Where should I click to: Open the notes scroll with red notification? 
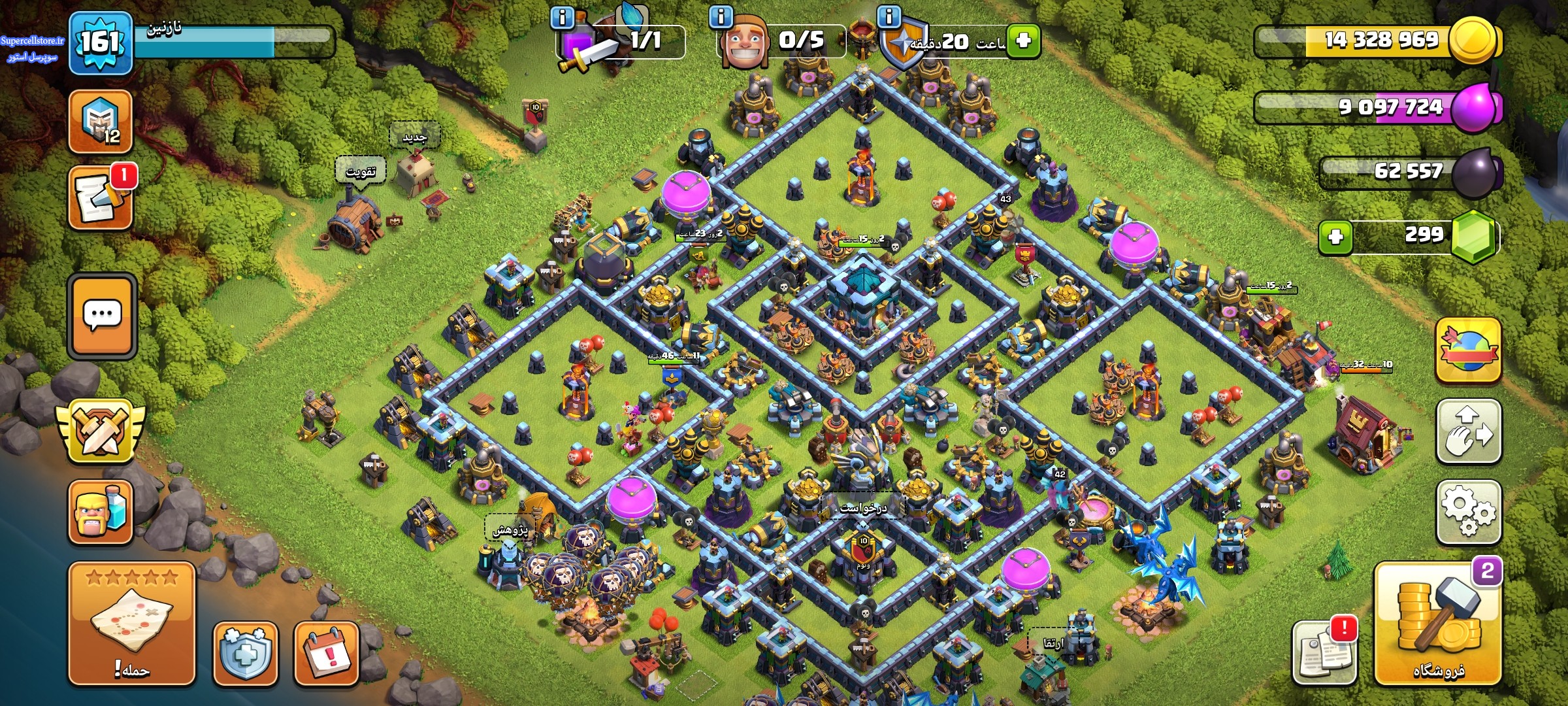pos(101,199)
